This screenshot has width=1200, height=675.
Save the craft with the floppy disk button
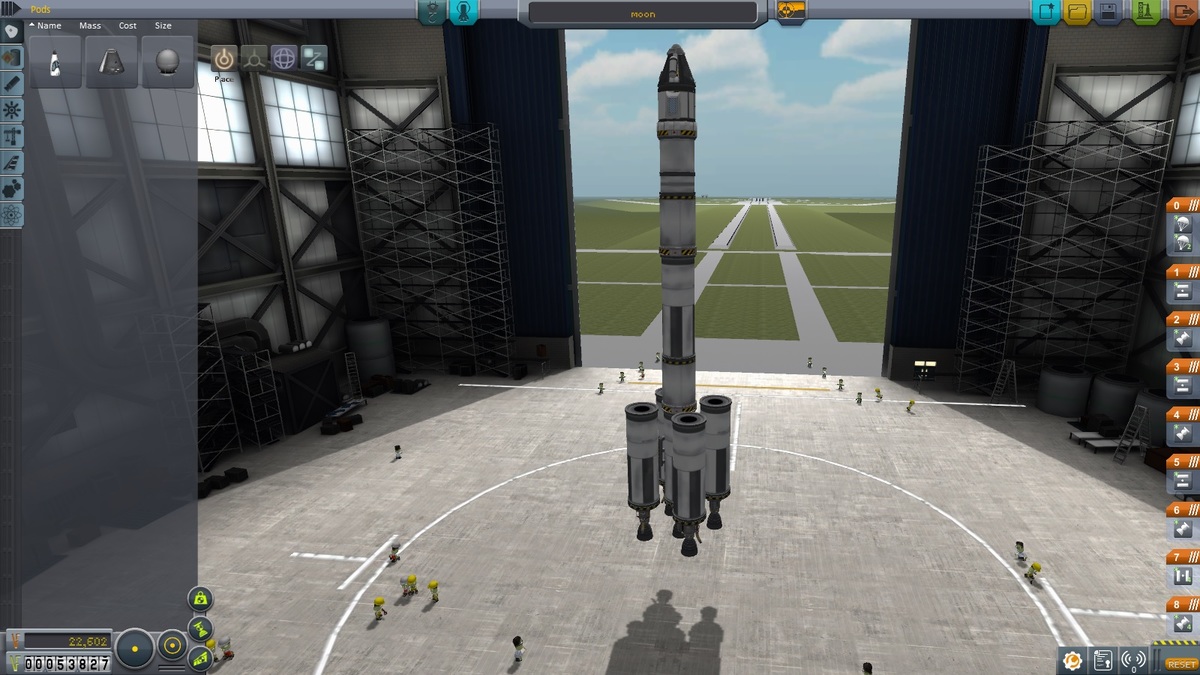1108,12
